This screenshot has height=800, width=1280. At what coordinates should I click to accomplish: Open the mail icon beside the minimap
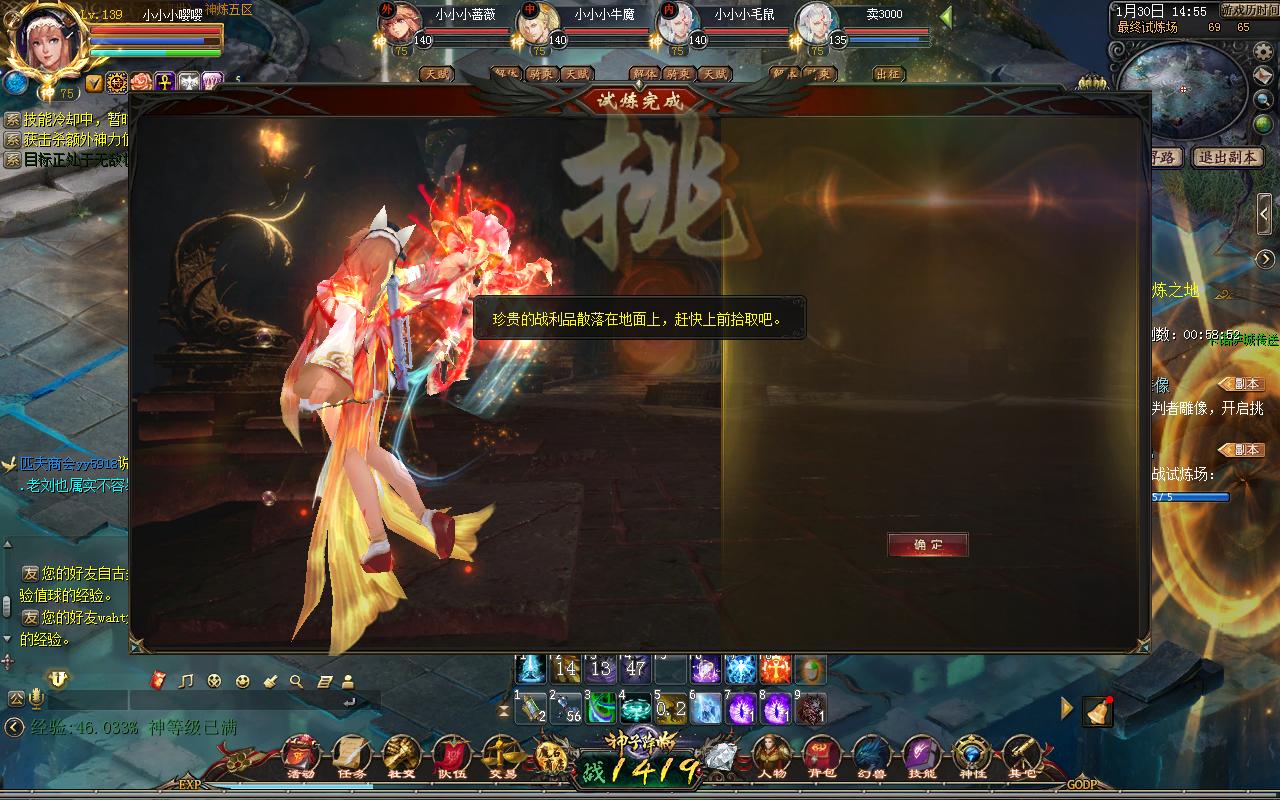[1262, 76]
